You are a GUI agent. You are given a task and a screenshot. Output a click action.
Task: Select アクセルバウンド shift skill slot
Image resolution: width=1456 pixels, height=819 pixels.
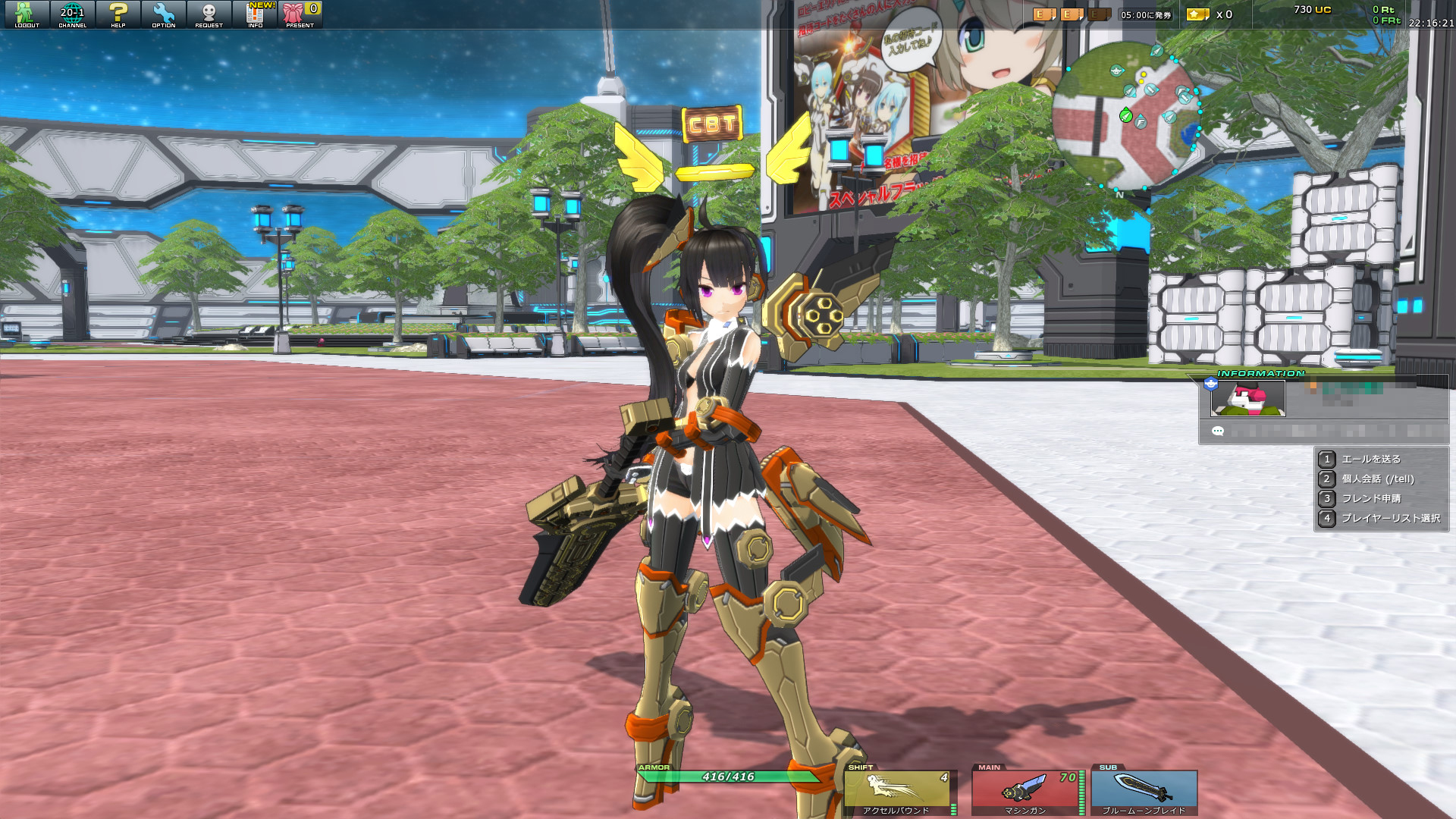coord(897,792)
